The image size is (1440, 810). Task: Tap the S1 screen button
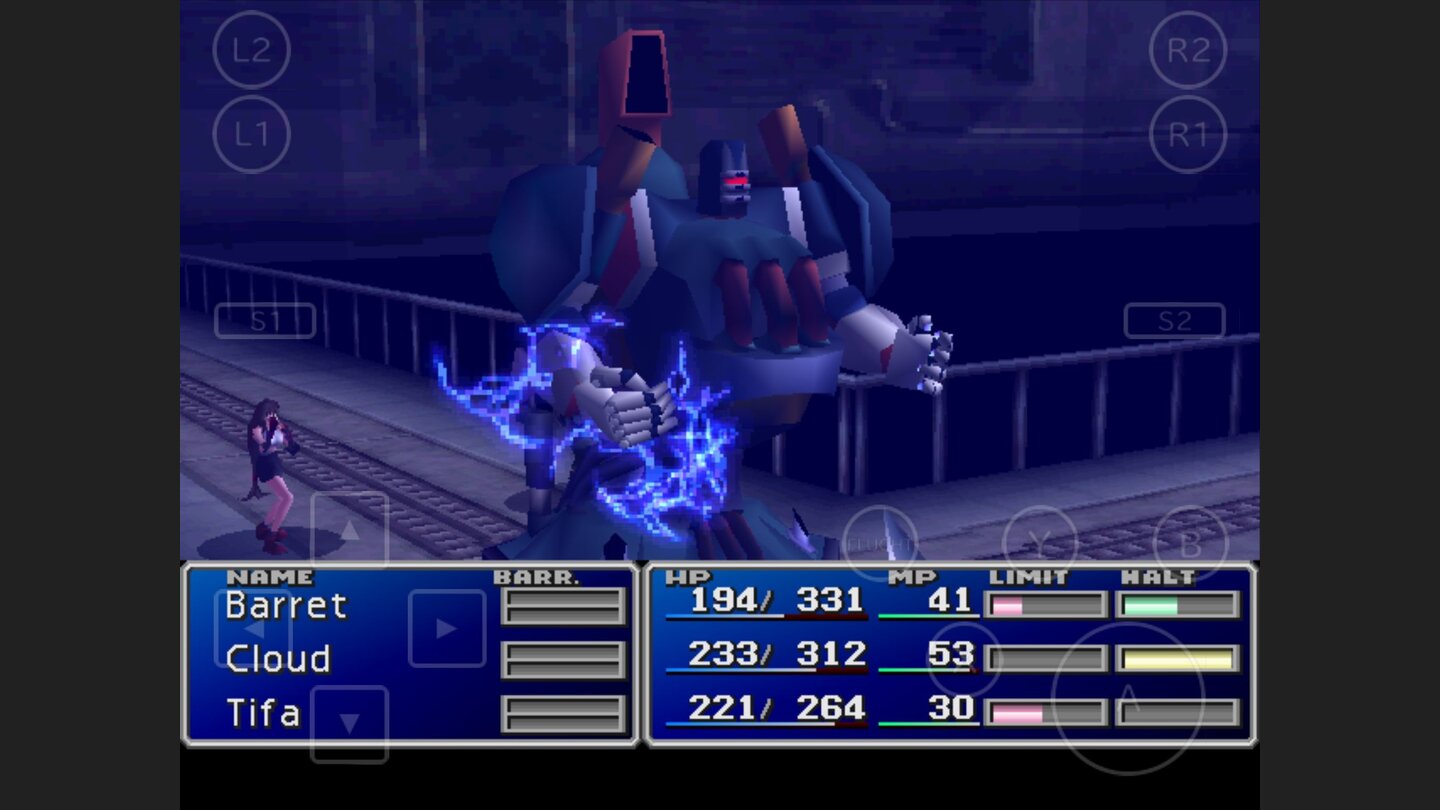click(264, 320)
